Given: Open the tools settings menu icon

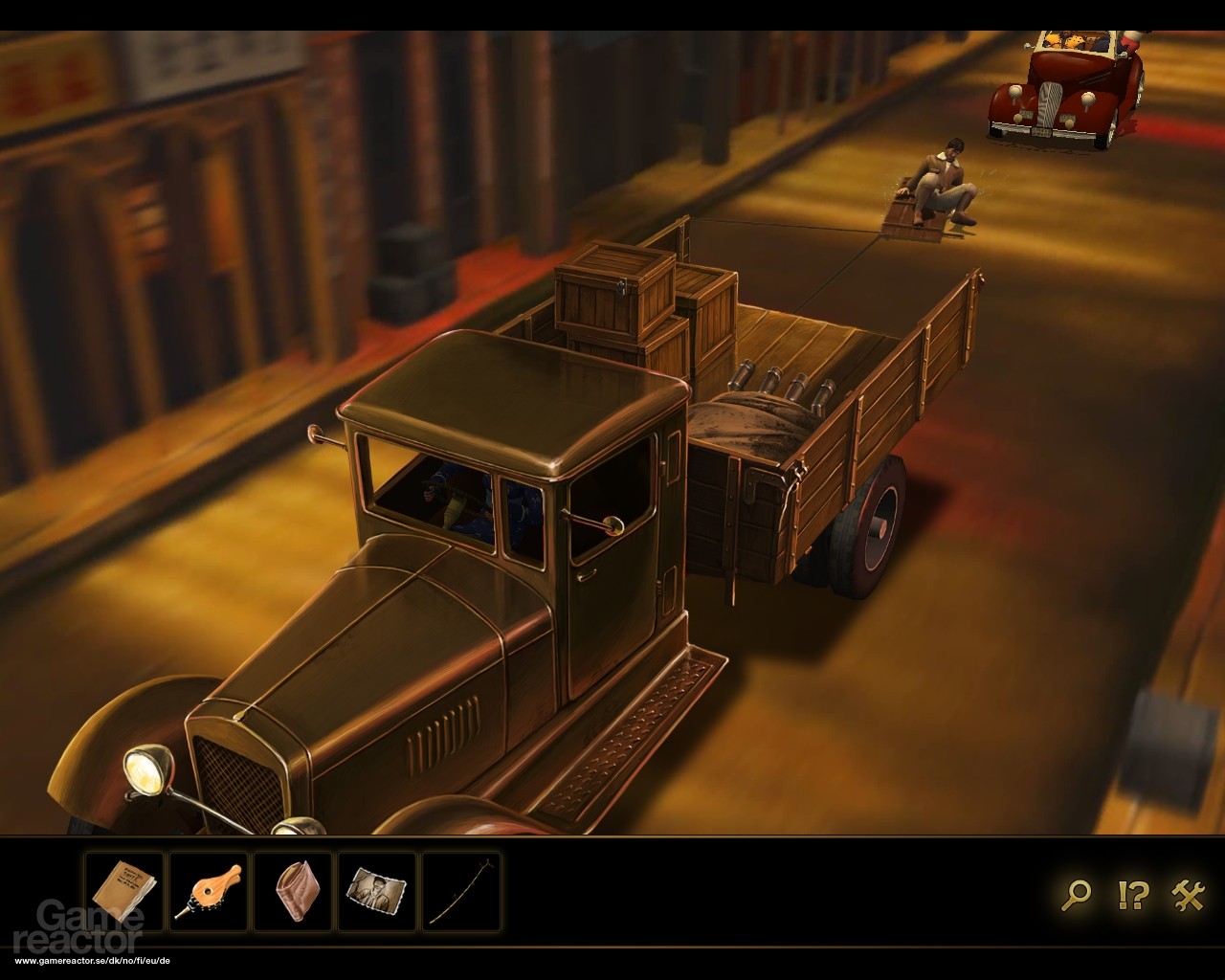Looking at the screenshot, I should [x=1188, y=895].
